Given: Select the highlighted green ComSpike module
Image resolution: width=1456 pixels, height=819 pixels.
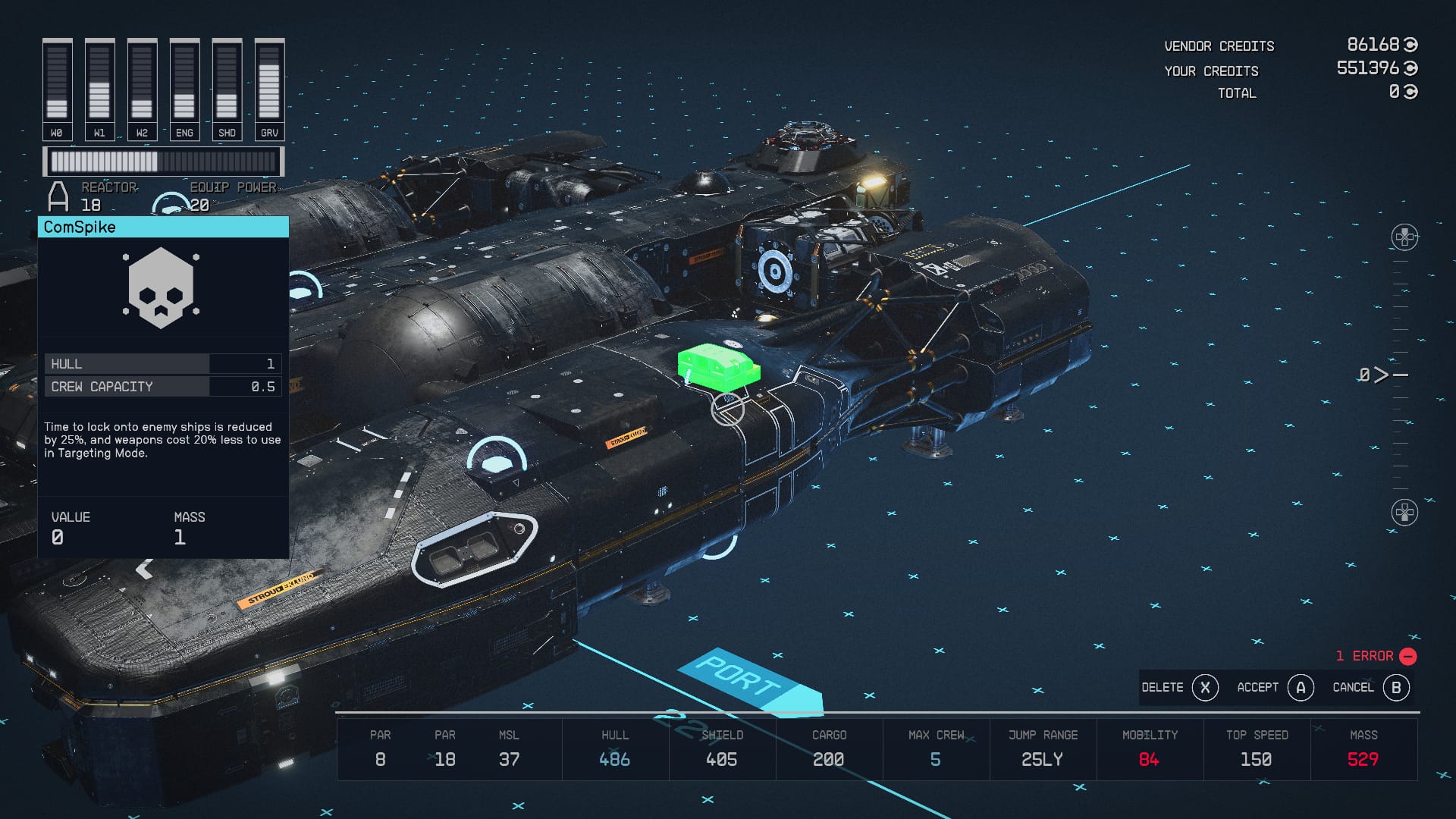Looking at the screenshot, I should click(x=717, y=366).
